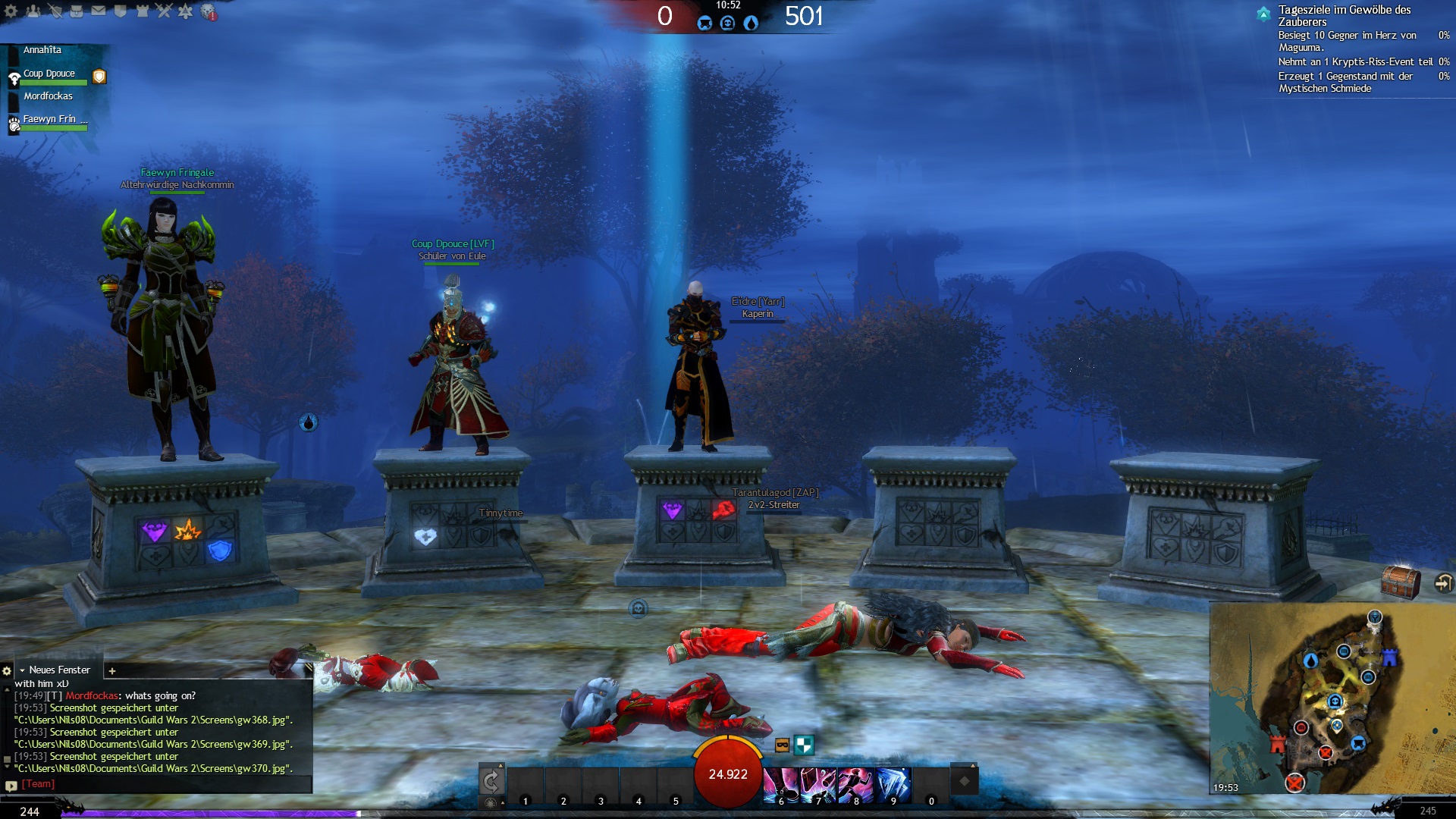Click the blue tower marker on minimap

[x=1389, y=657]
